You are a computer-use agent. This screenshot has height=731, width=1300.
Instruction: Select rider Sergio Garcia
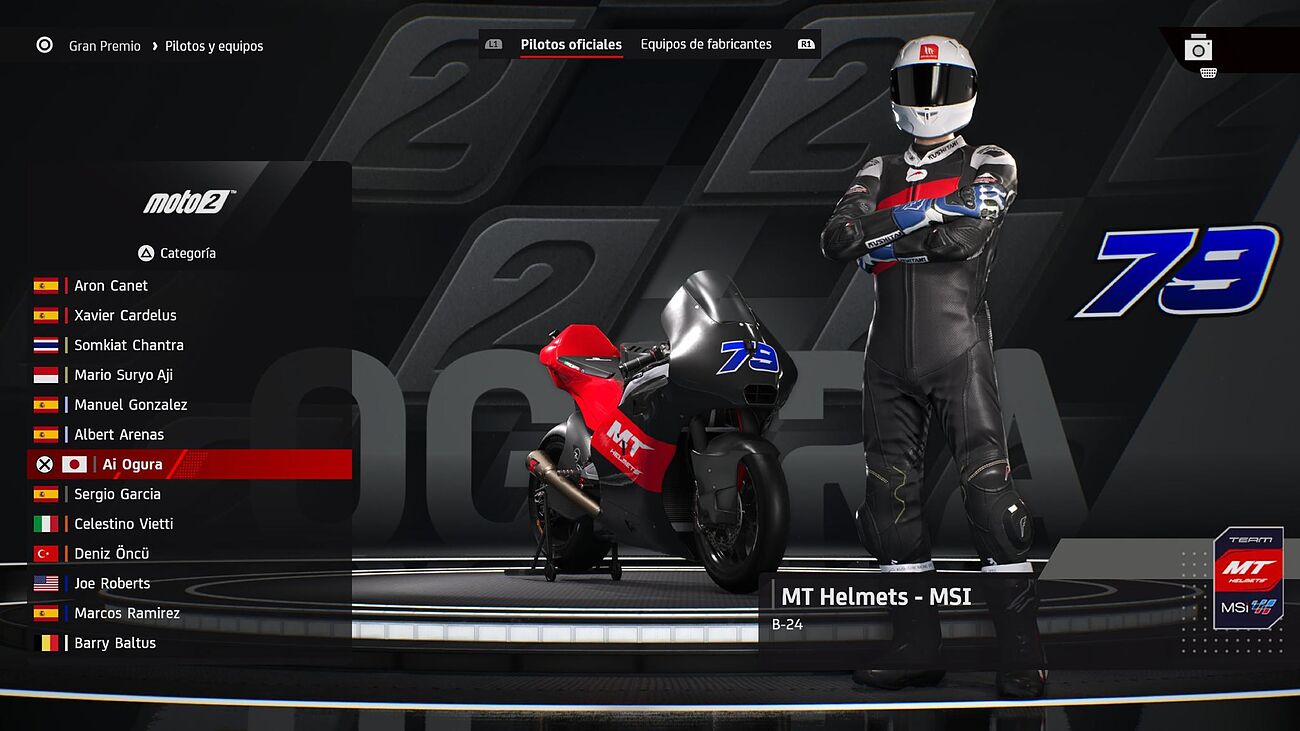tap(117, 494)
